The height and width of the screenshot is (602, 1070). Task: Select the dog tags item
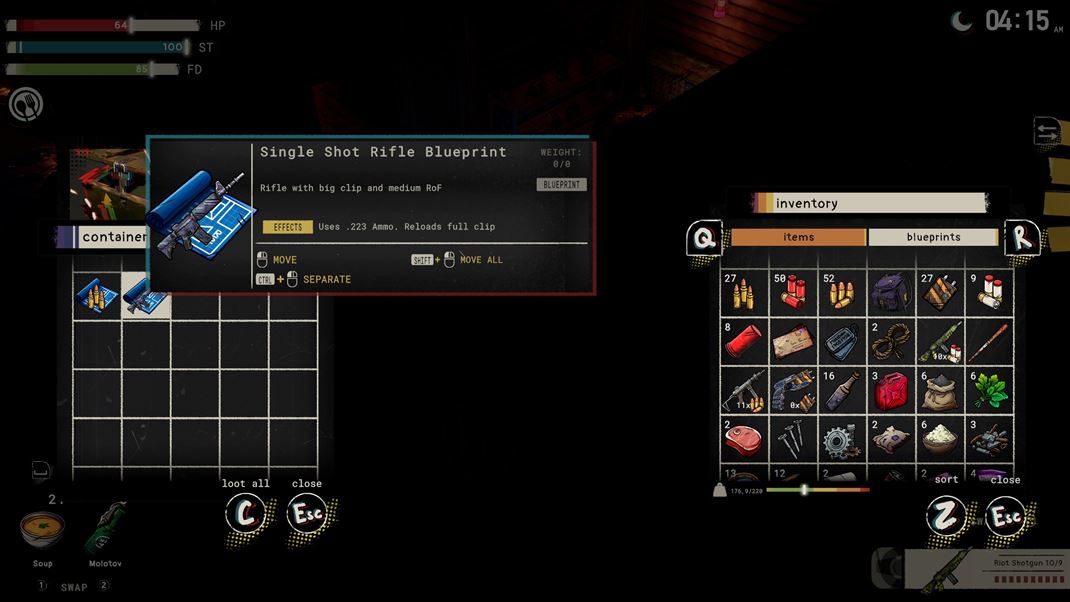(x=841, y=342)
